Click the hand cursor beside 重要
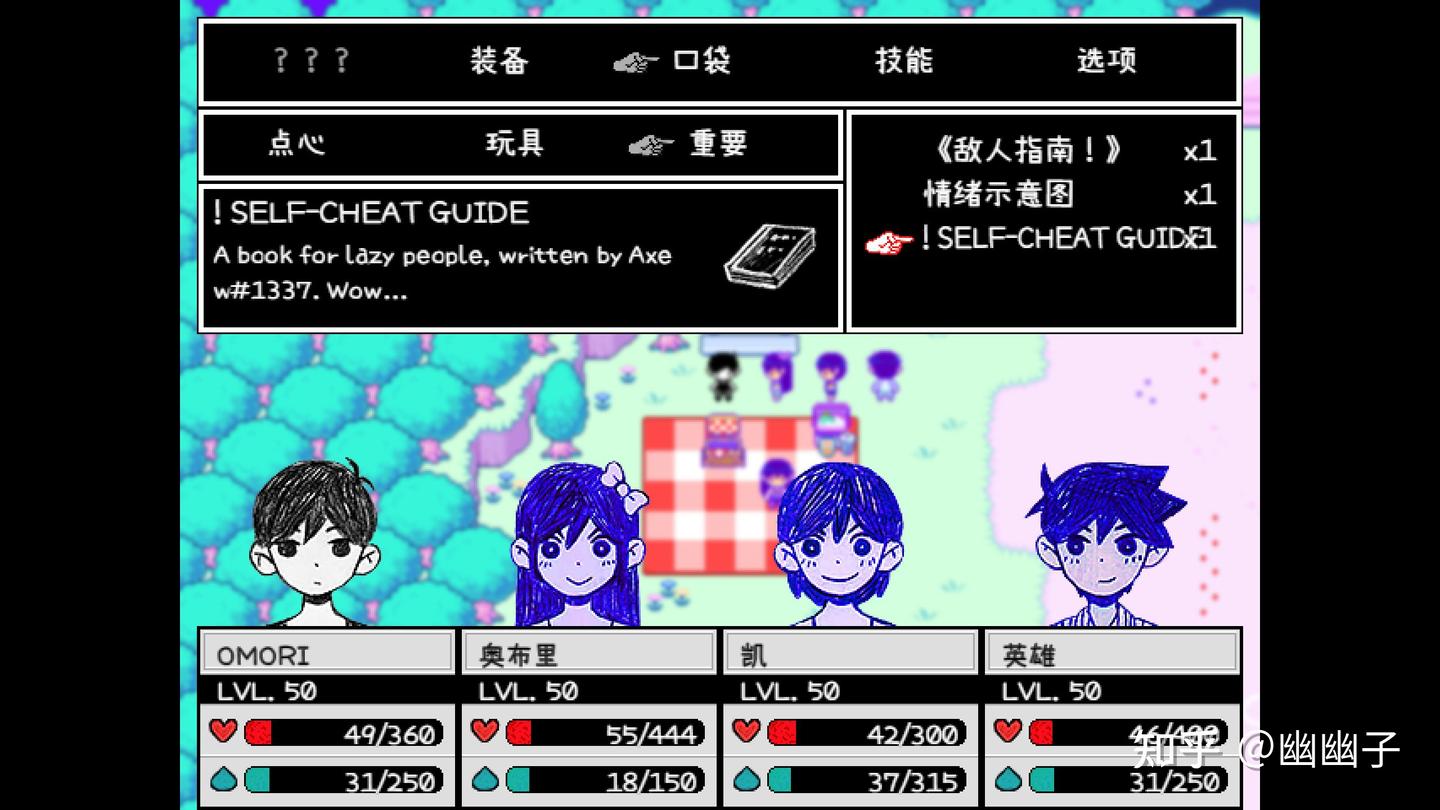Viewport: 1440px width, 810px height. [651, 144]
